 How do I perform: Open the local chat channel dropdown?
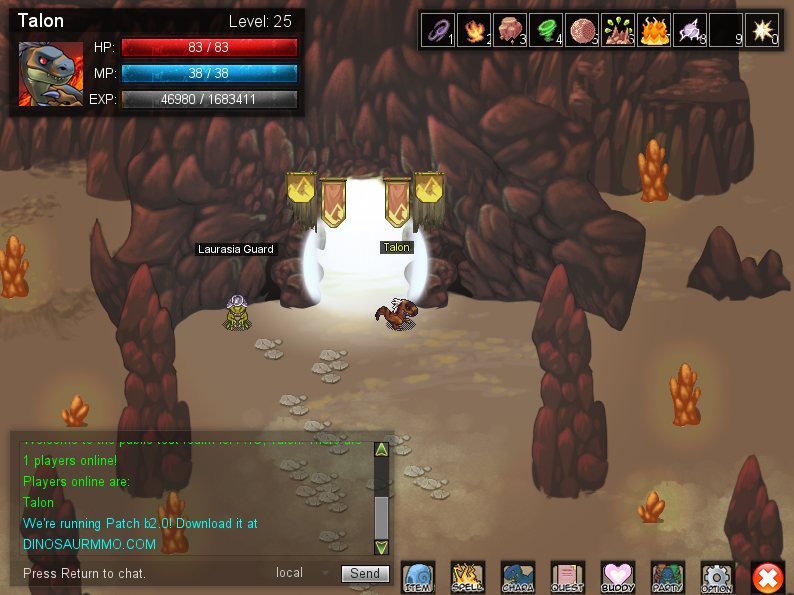tap(302, 573)
